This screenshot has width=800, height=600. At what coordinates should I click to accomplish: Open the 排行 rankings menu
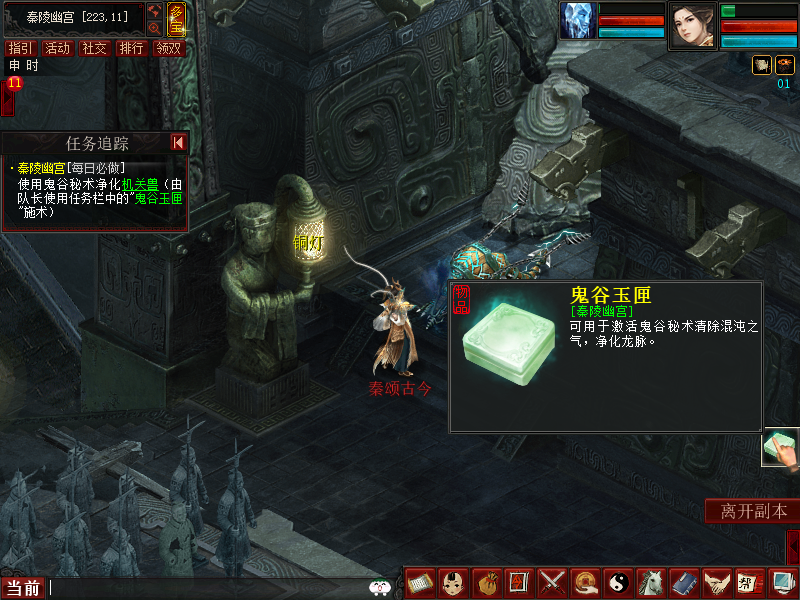click(132, 48)
